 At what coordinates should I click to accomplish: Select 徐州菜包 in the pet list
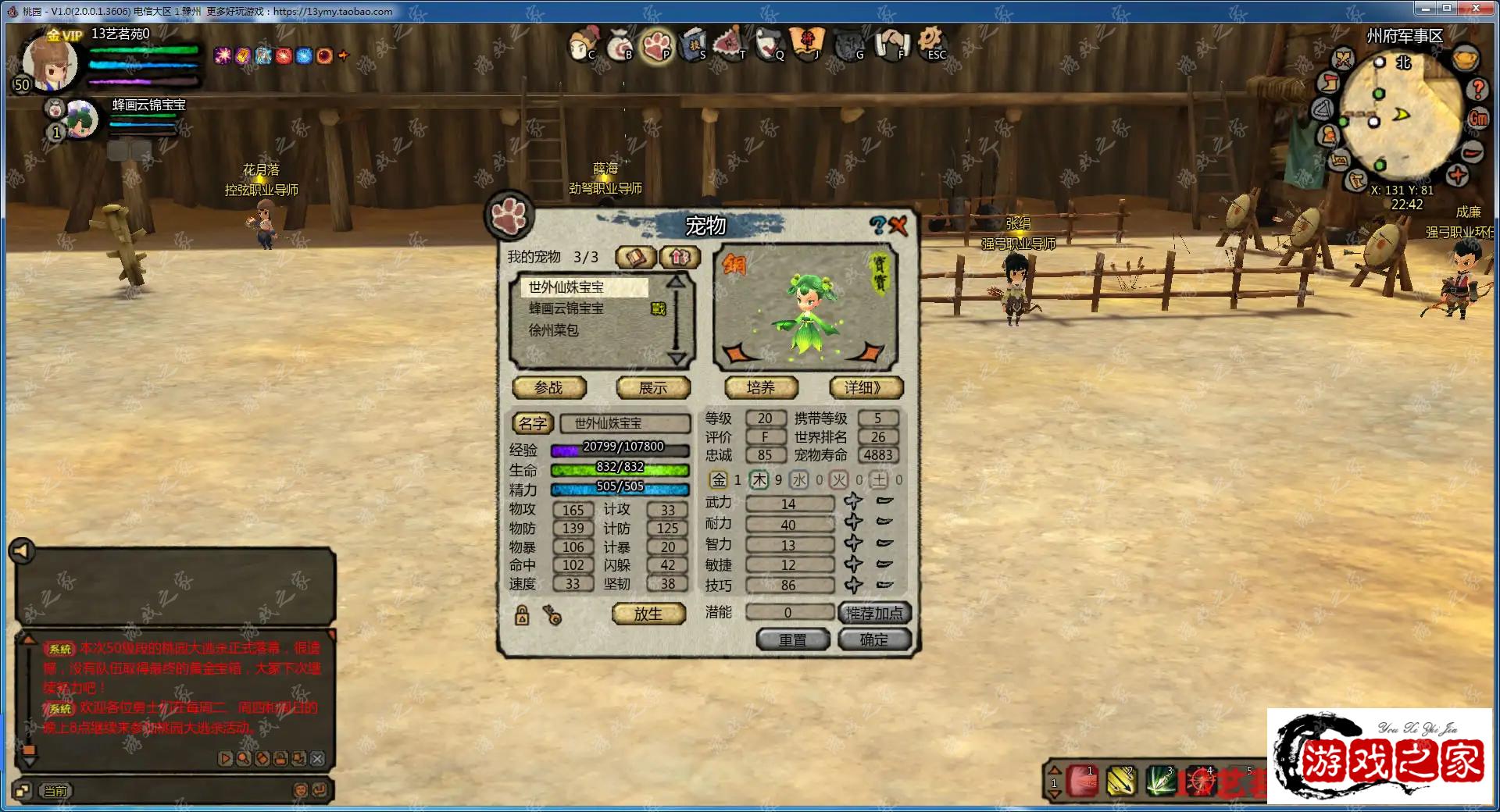click(x=554, y=330)
